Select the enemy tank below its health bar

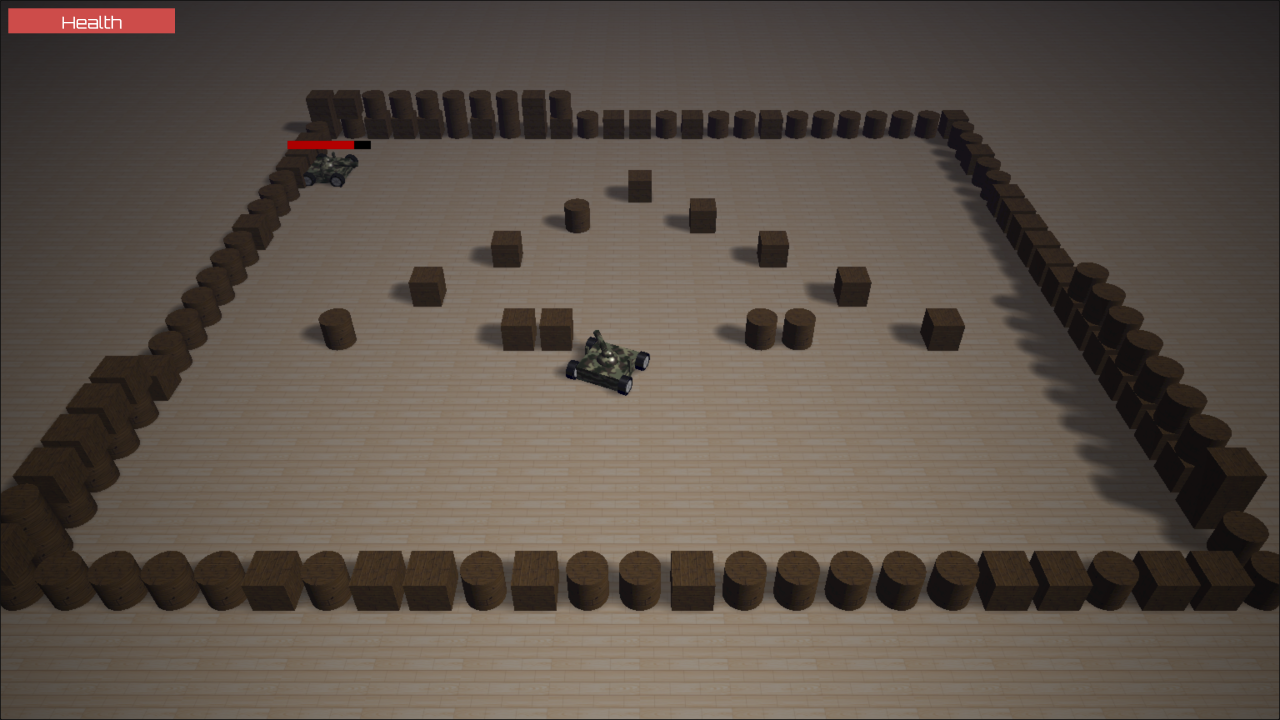[330, 167]
